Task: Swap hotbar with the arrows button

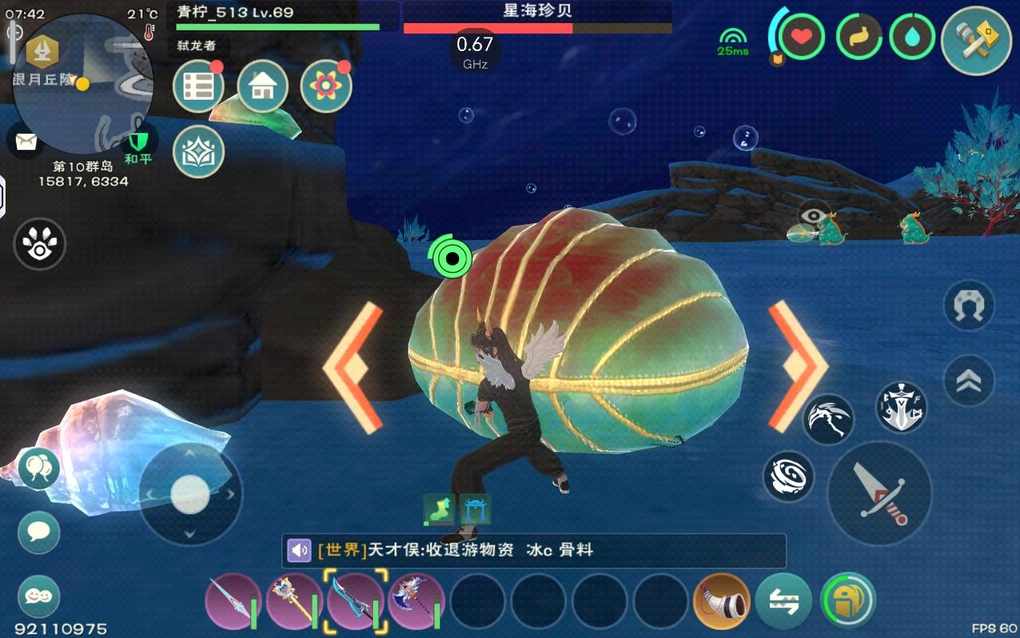Action: coord(783,601)
